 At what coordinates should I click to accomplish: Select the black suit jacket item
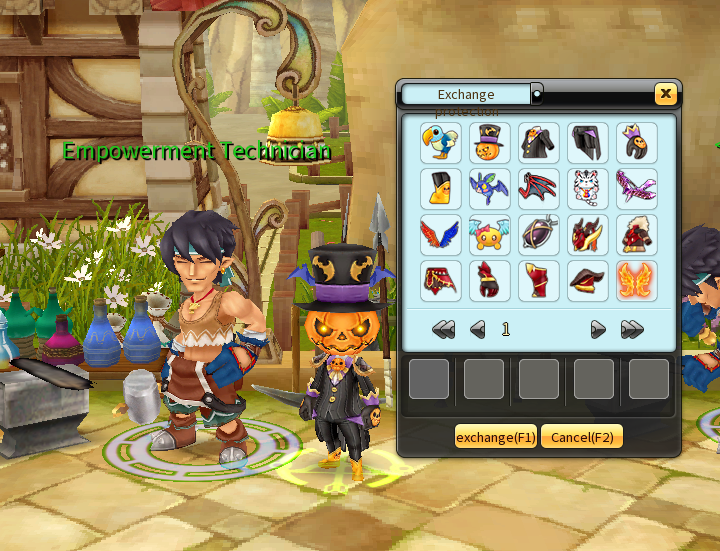pyautogui.click(x=539, y=143)
